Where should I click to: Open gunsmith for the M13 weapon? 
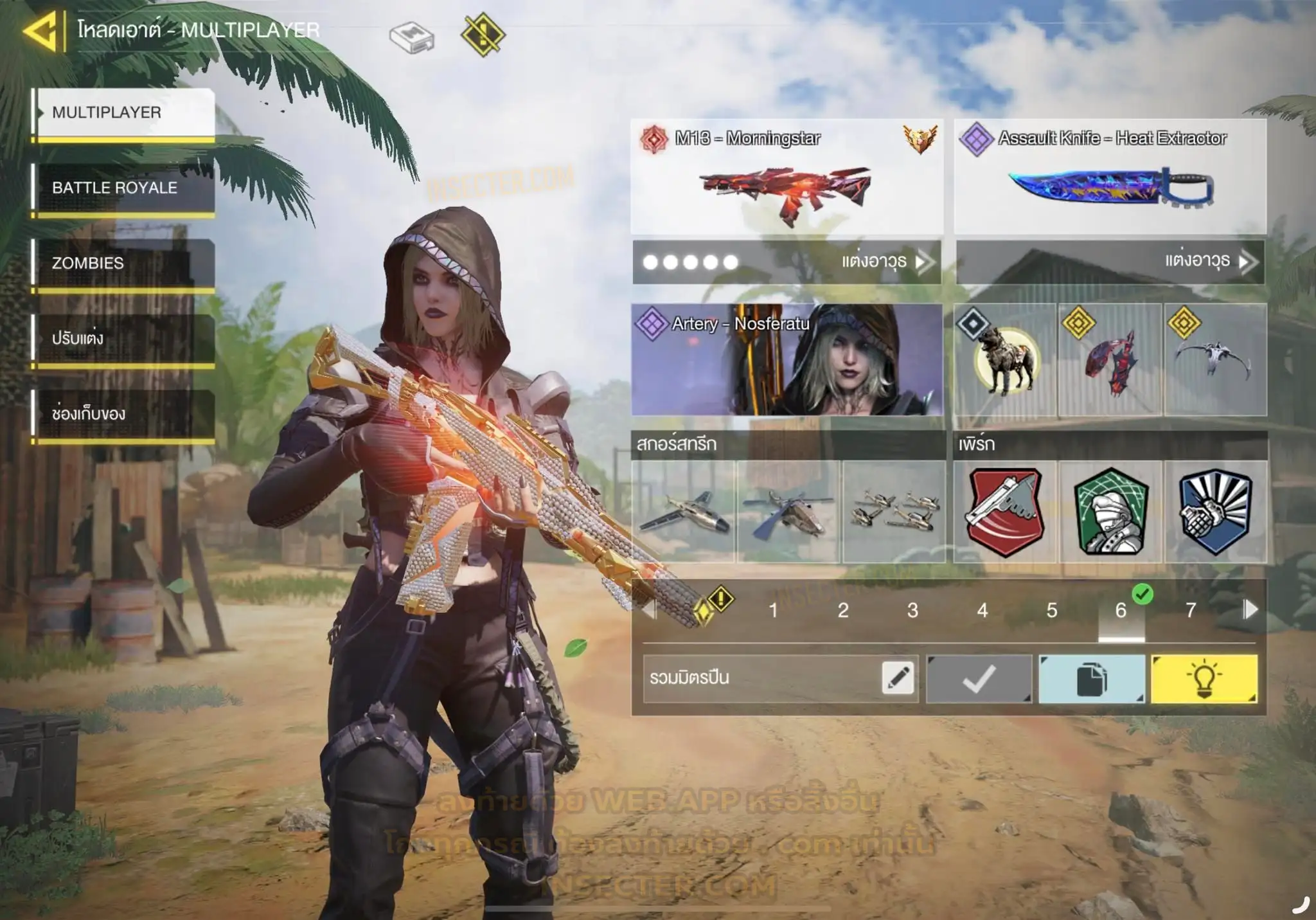884,262
